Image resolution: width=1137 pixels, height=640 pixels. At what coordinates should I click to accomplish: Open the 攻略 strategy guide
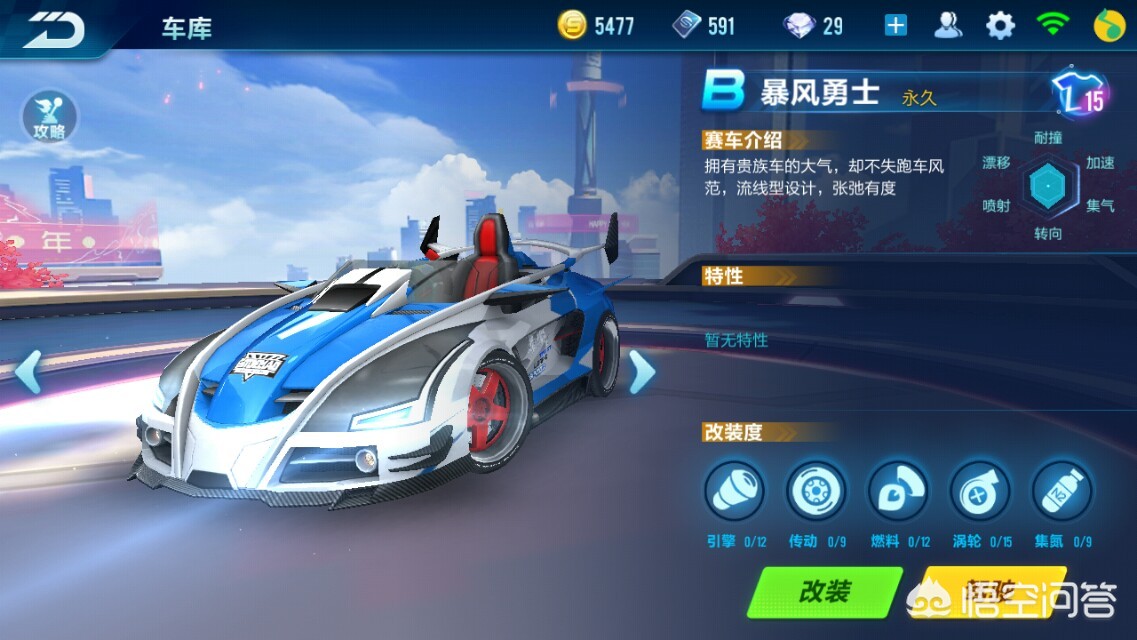49,118
